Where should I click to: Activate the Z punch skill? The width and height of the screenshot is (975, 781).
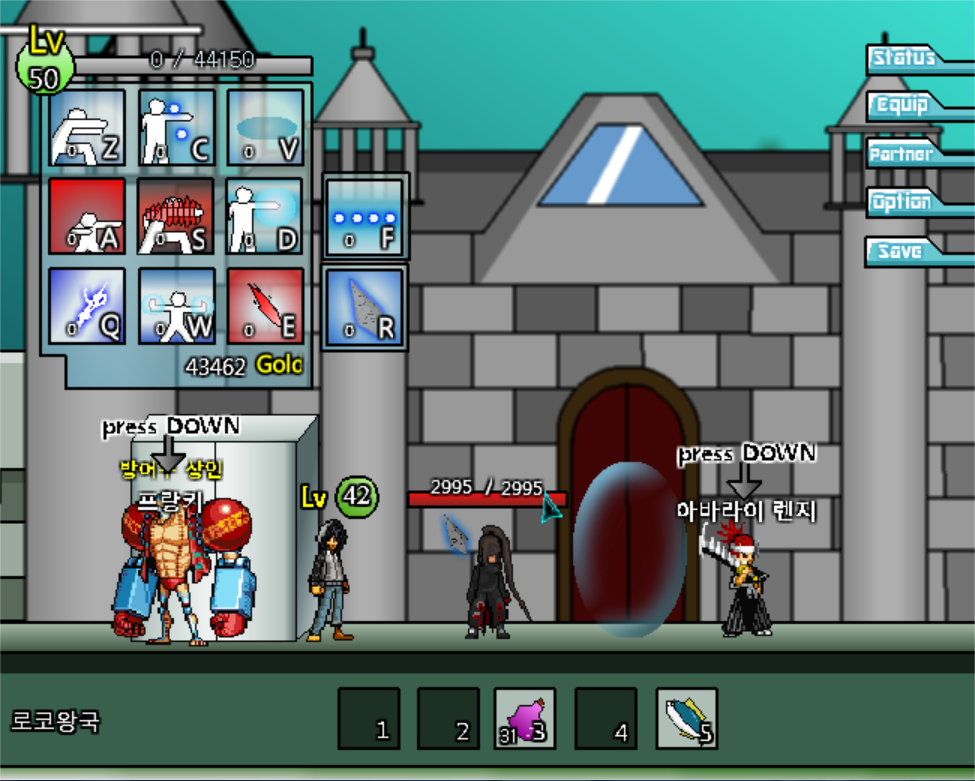pos(87,128)
